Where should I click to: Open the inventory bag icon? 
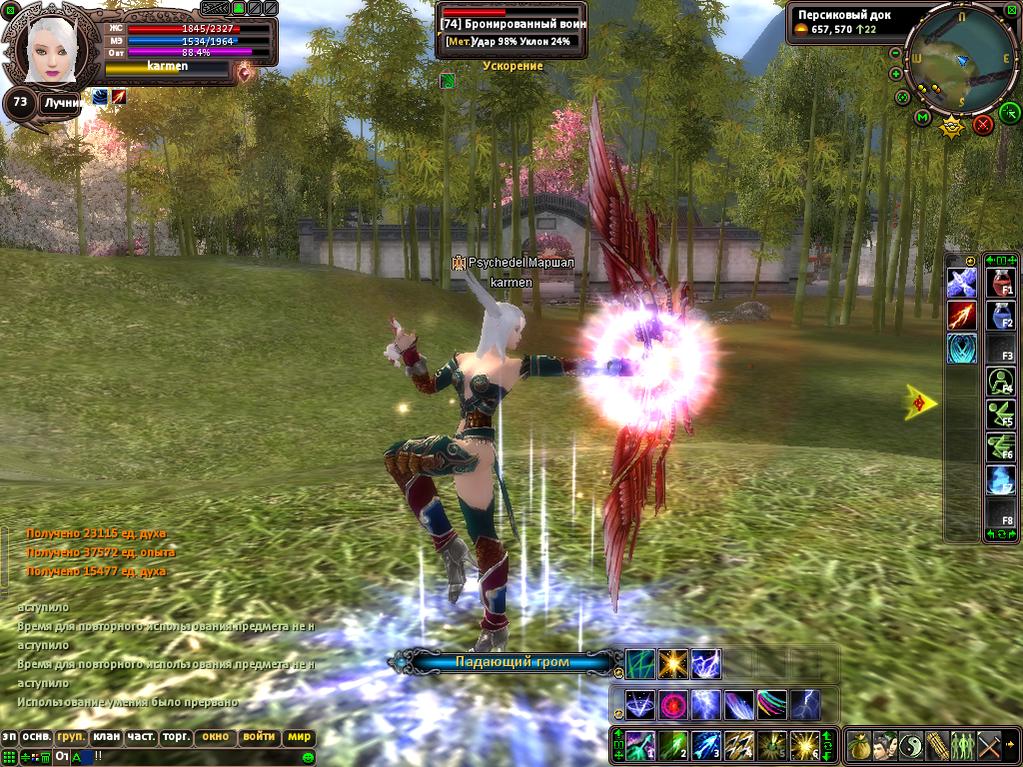click(x=859, y=745)
